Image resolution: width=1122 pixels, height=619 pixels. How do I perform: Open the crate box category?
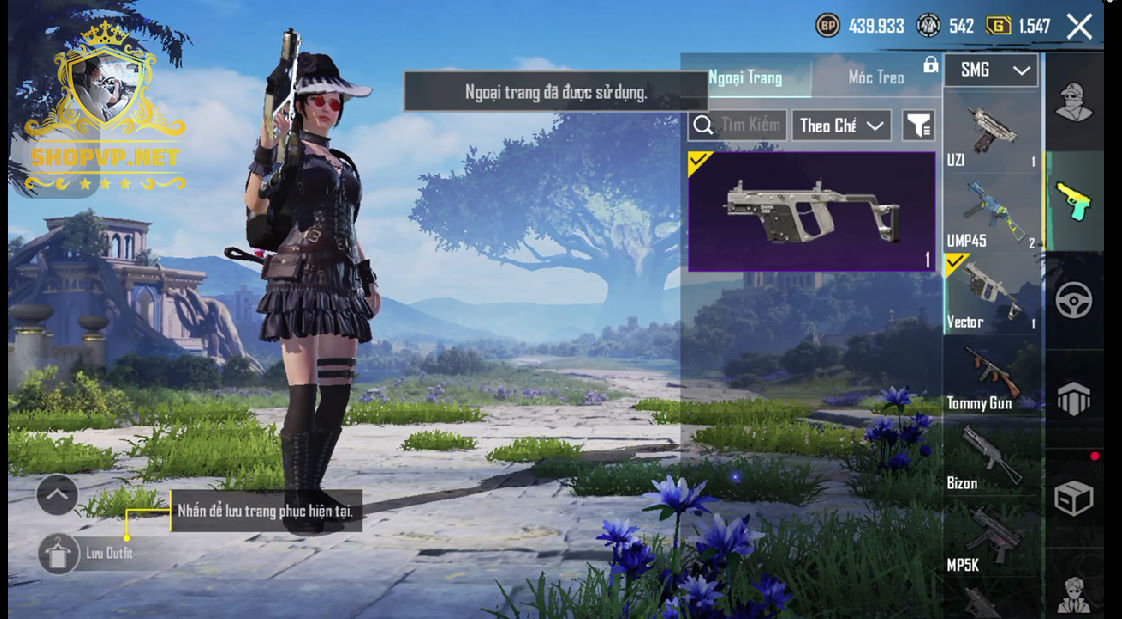tap(1074, 498)
